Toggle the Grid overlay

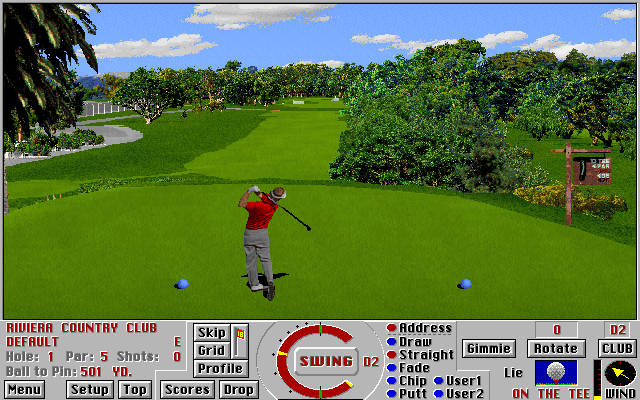tap(211, 350)
